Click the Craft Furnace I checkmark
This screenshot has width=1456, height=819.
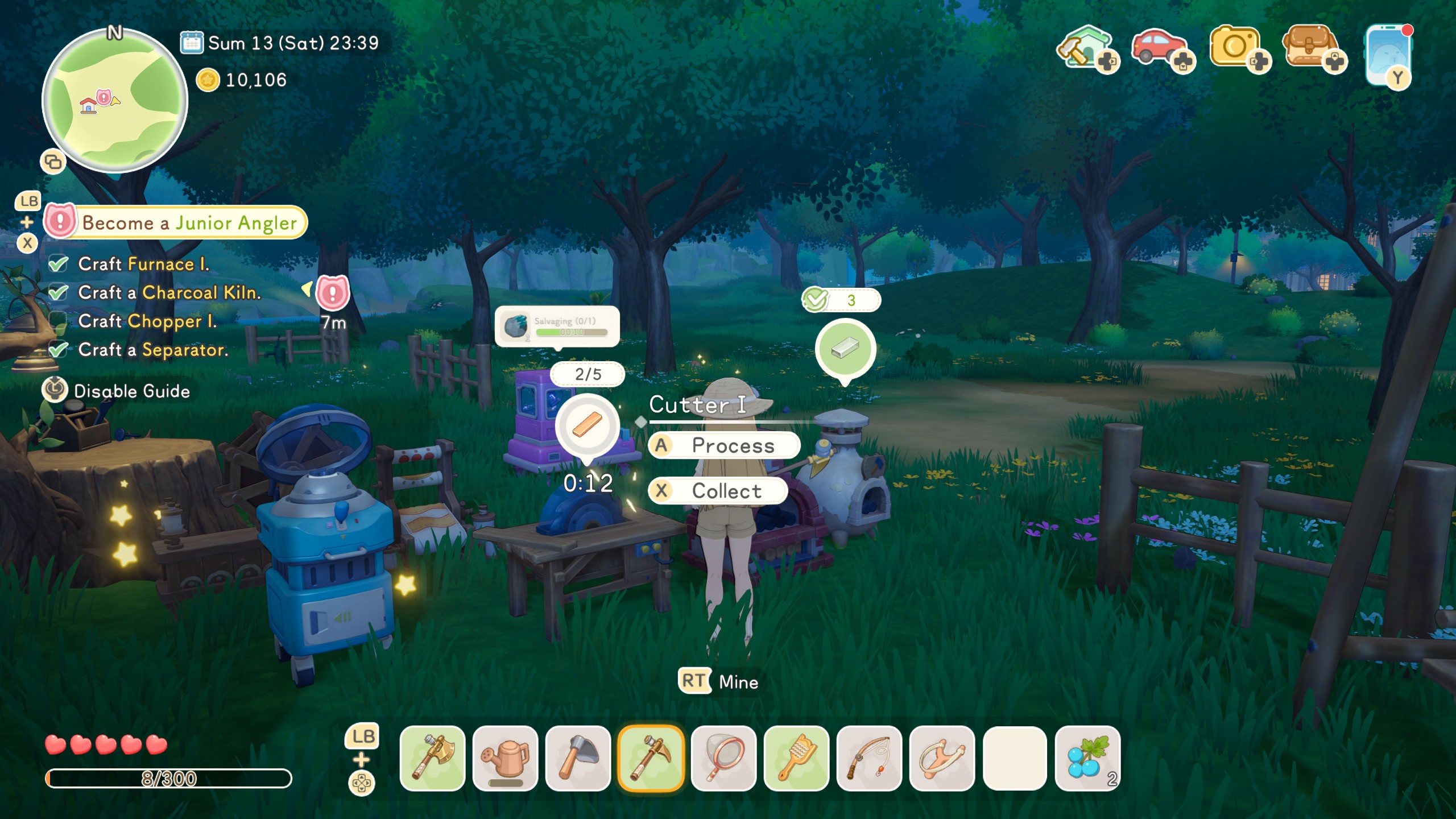[x=57, y=263]
